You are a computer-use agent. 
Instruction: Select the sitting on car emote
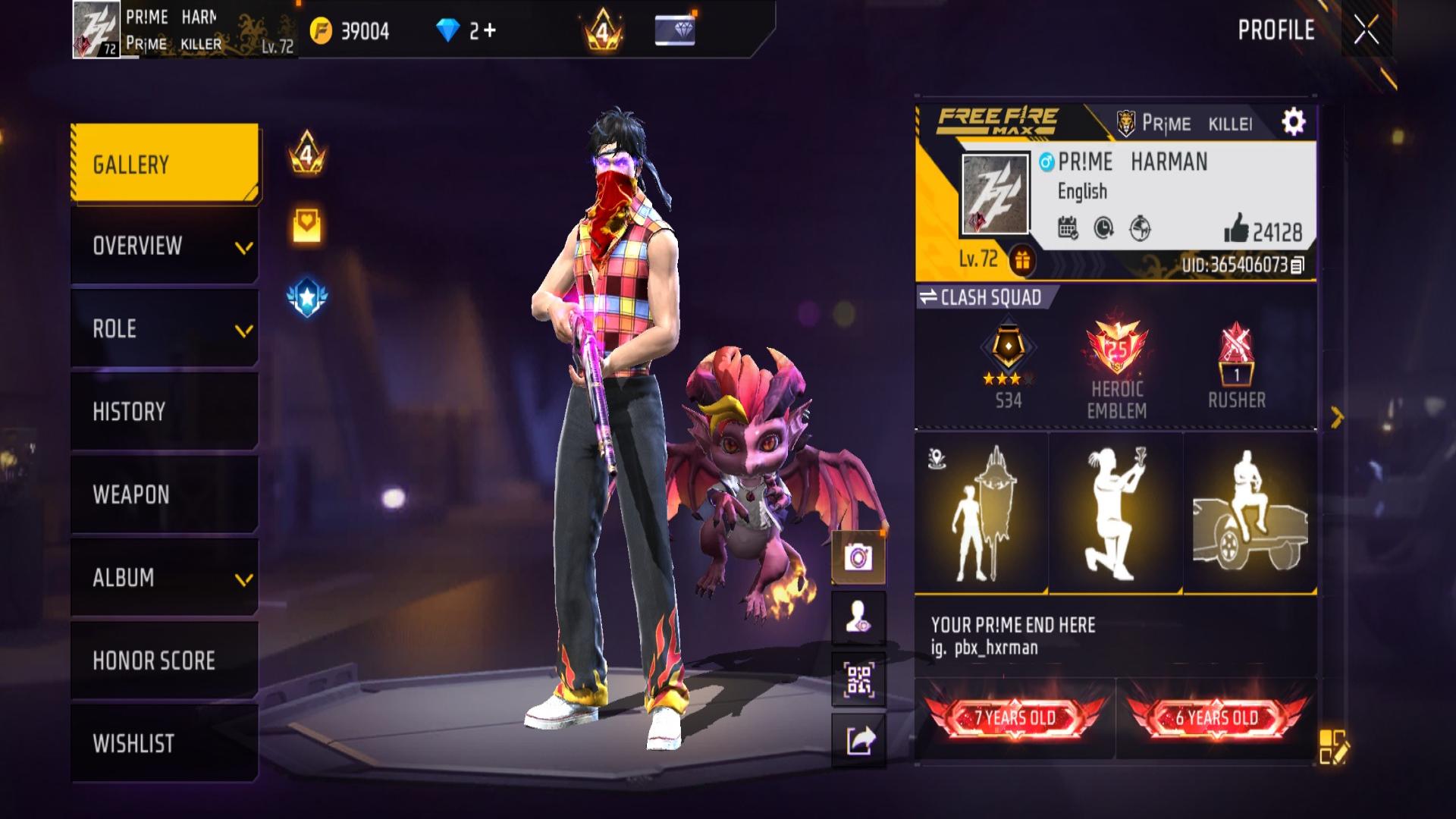coord(1250,513)
